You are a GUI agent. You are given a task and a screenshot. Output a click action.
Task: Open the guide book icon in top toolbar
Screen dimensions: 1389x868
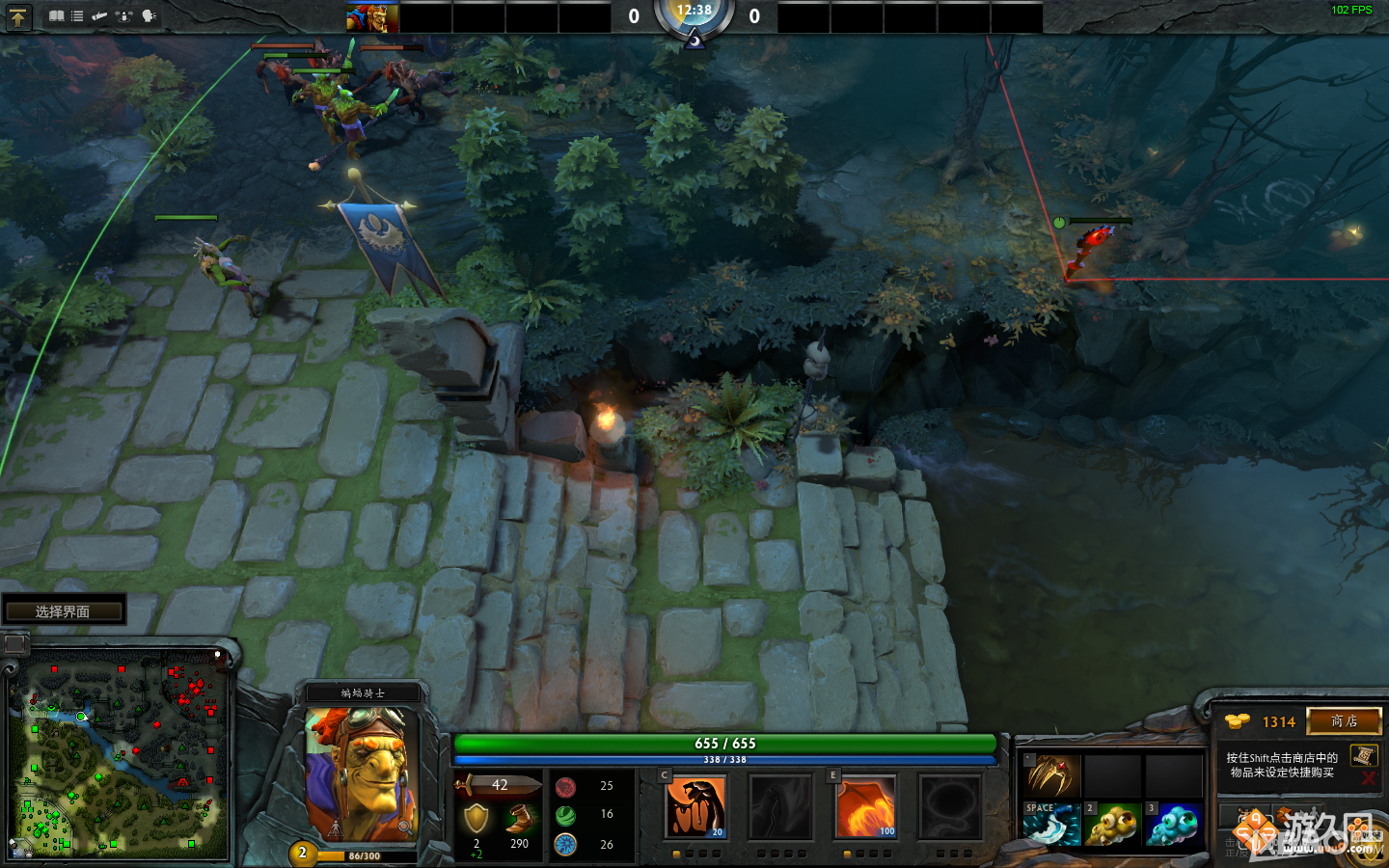[x=58, y=16]
